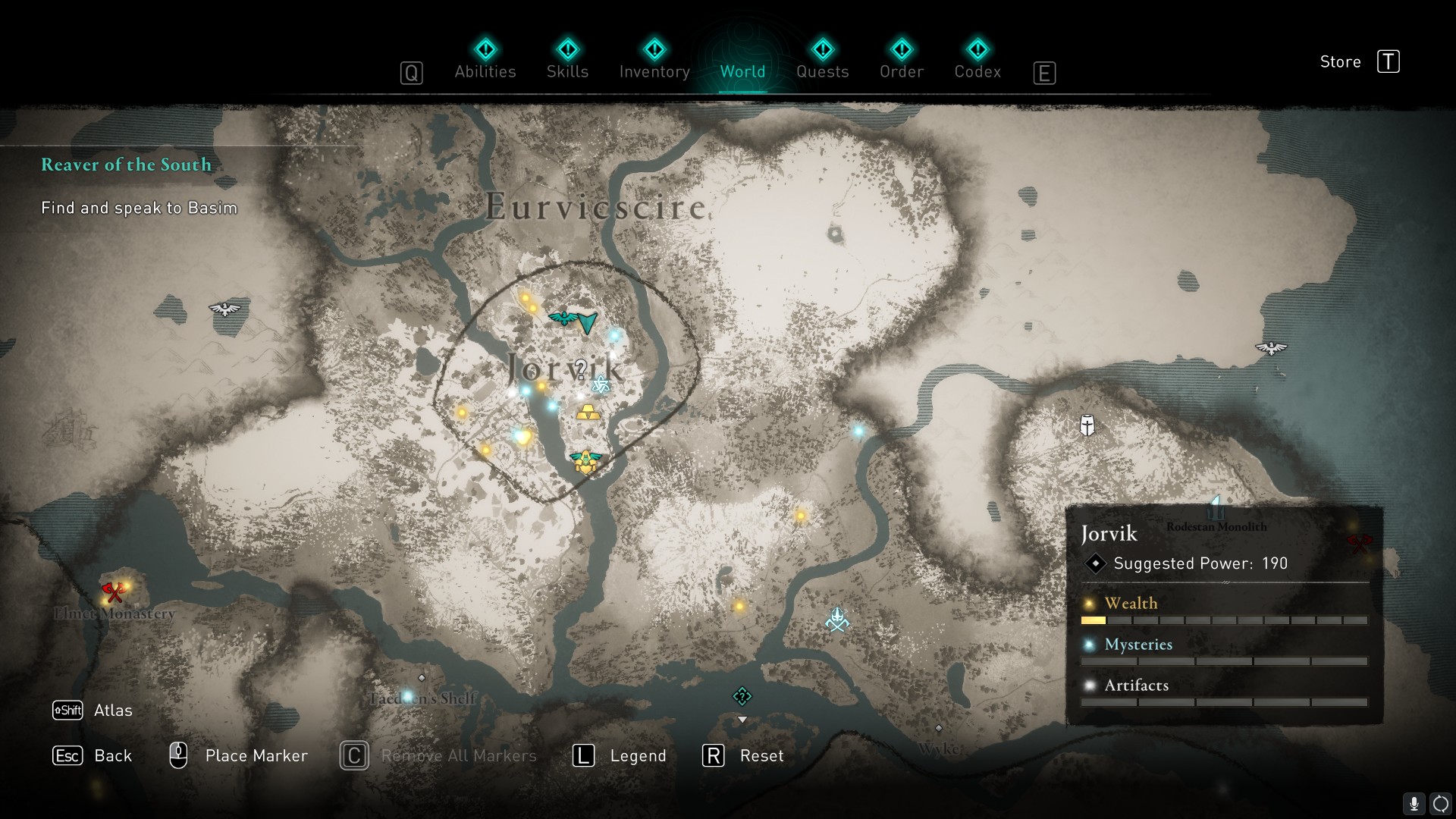Select the question mark marker in Jorvik
The height and width of the screenshot is (819, 1456).
coord(581,369)
